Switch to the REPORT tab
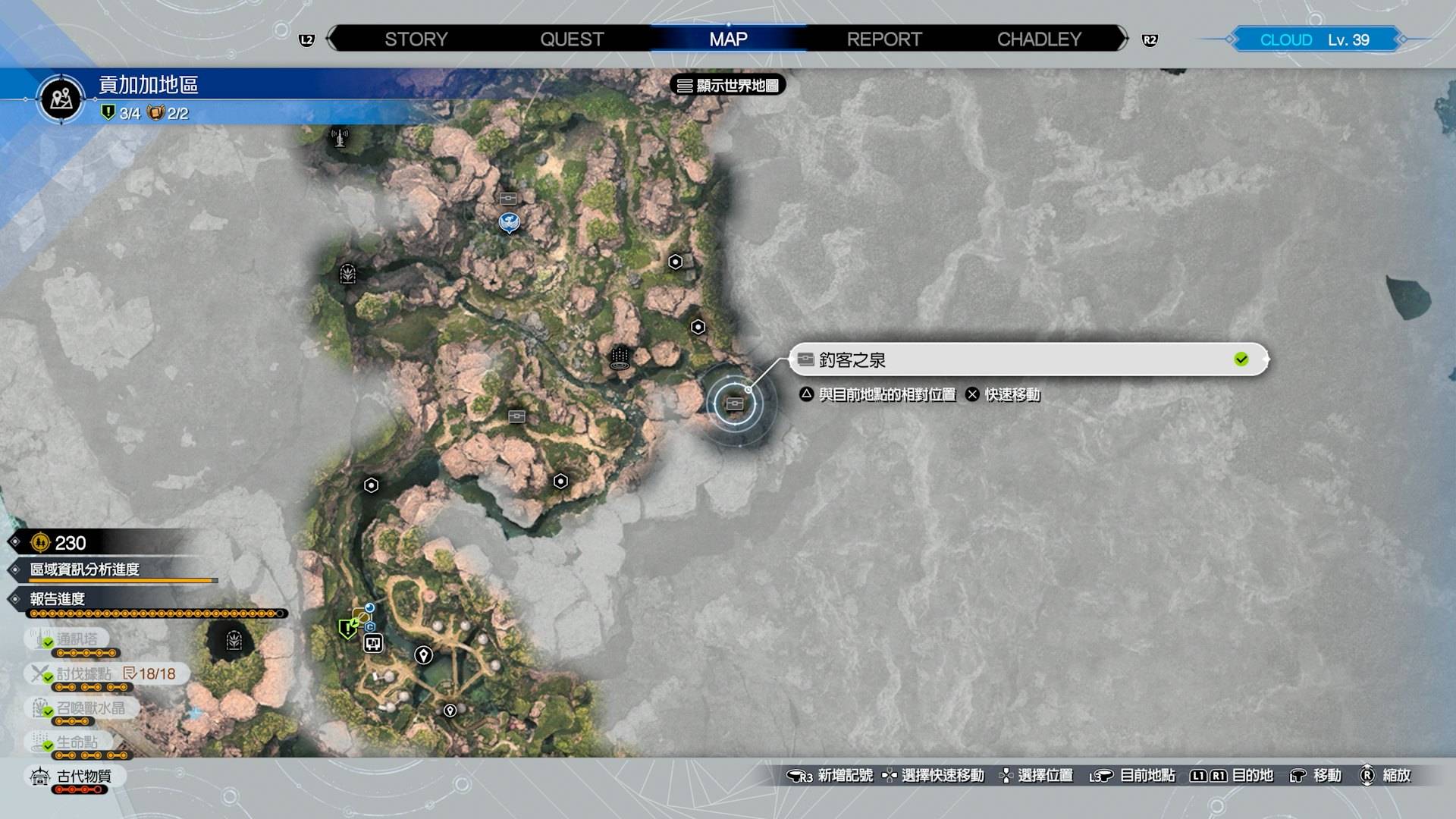The image size is (1456, 819). (x=884, y=39)
